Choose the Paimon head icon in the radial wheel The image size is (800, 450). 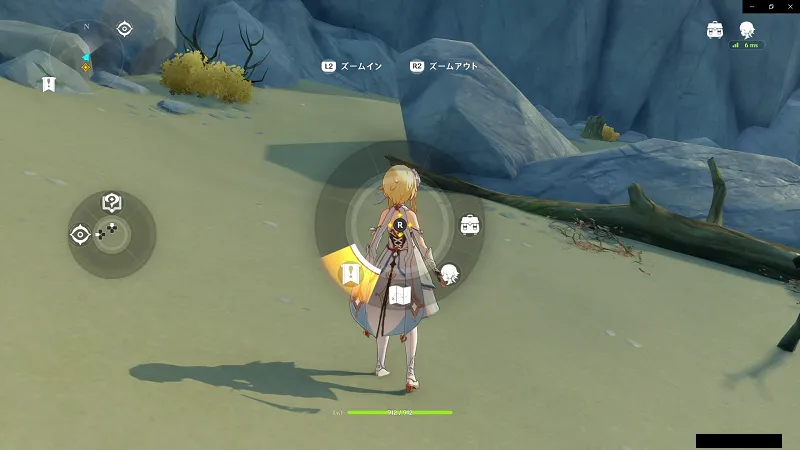coord(449,272)
